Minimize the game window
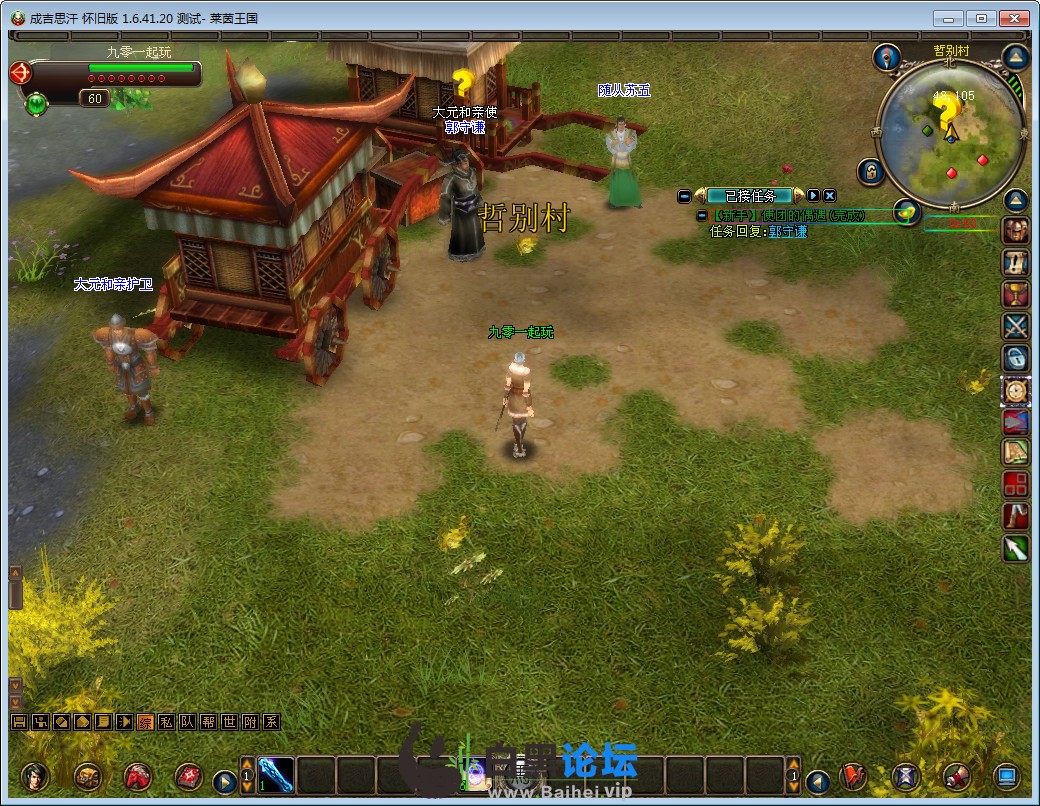1040x806 pixels. (x=948, y=18)
